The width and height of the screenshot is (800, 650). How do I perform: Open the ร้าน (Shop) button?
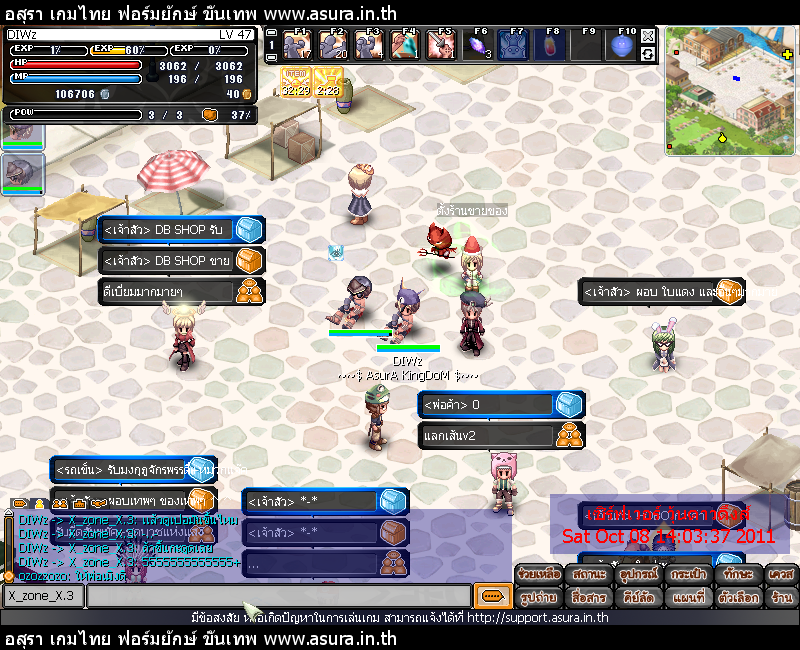pyautogui.click(x=782, y=597)
